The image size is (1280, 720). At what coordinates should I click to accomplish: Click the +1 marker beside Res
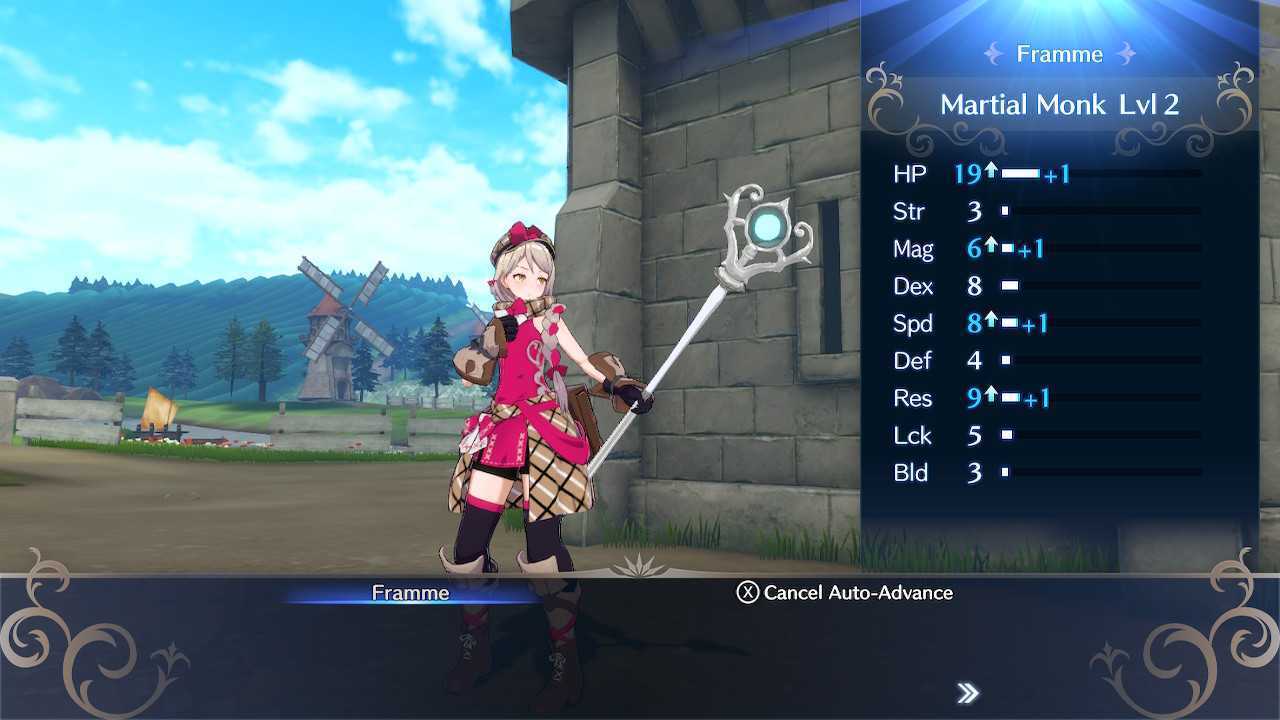pos(1037,397)
